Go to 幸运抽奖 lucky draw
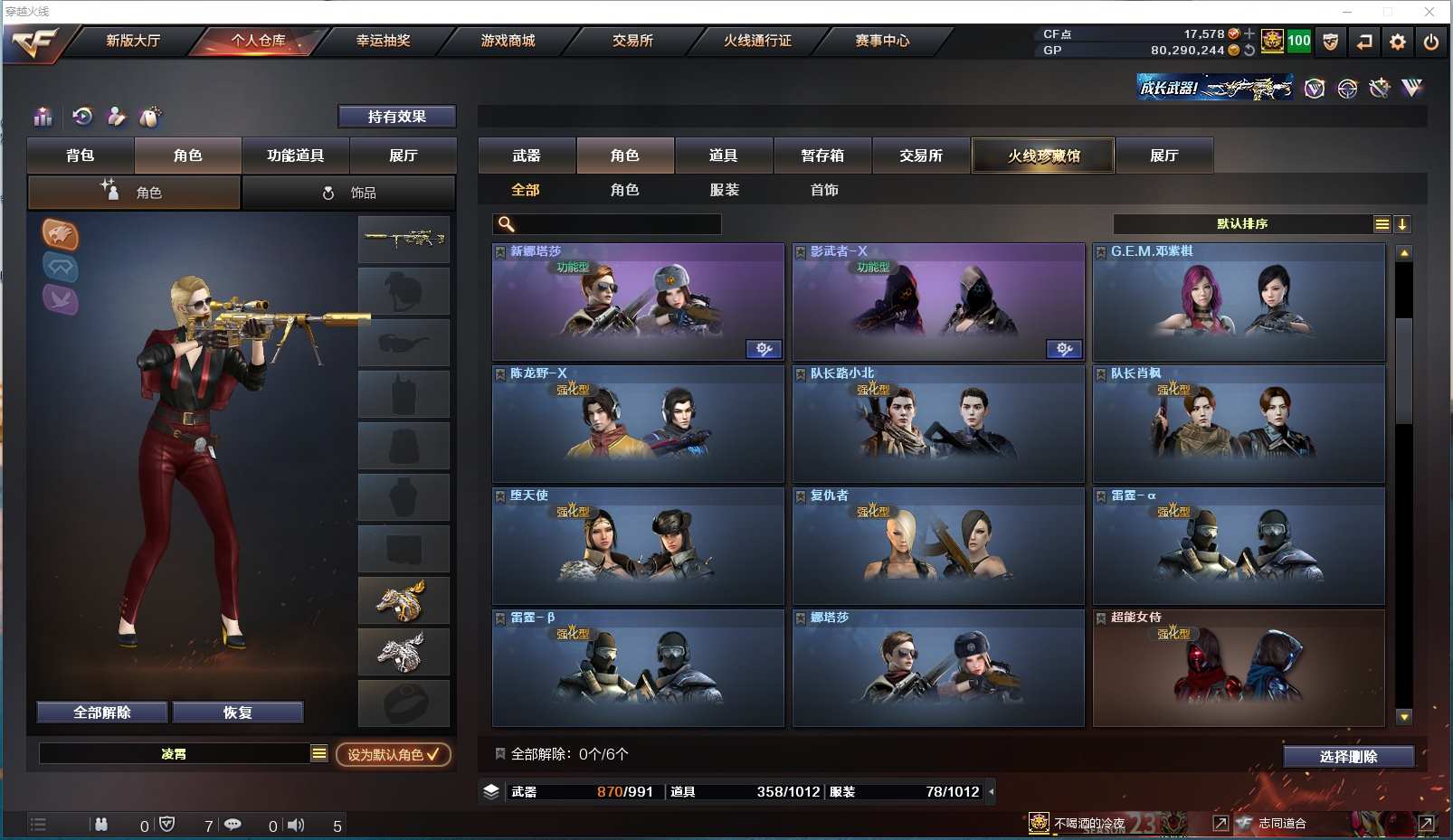 (x=383, y=41)
